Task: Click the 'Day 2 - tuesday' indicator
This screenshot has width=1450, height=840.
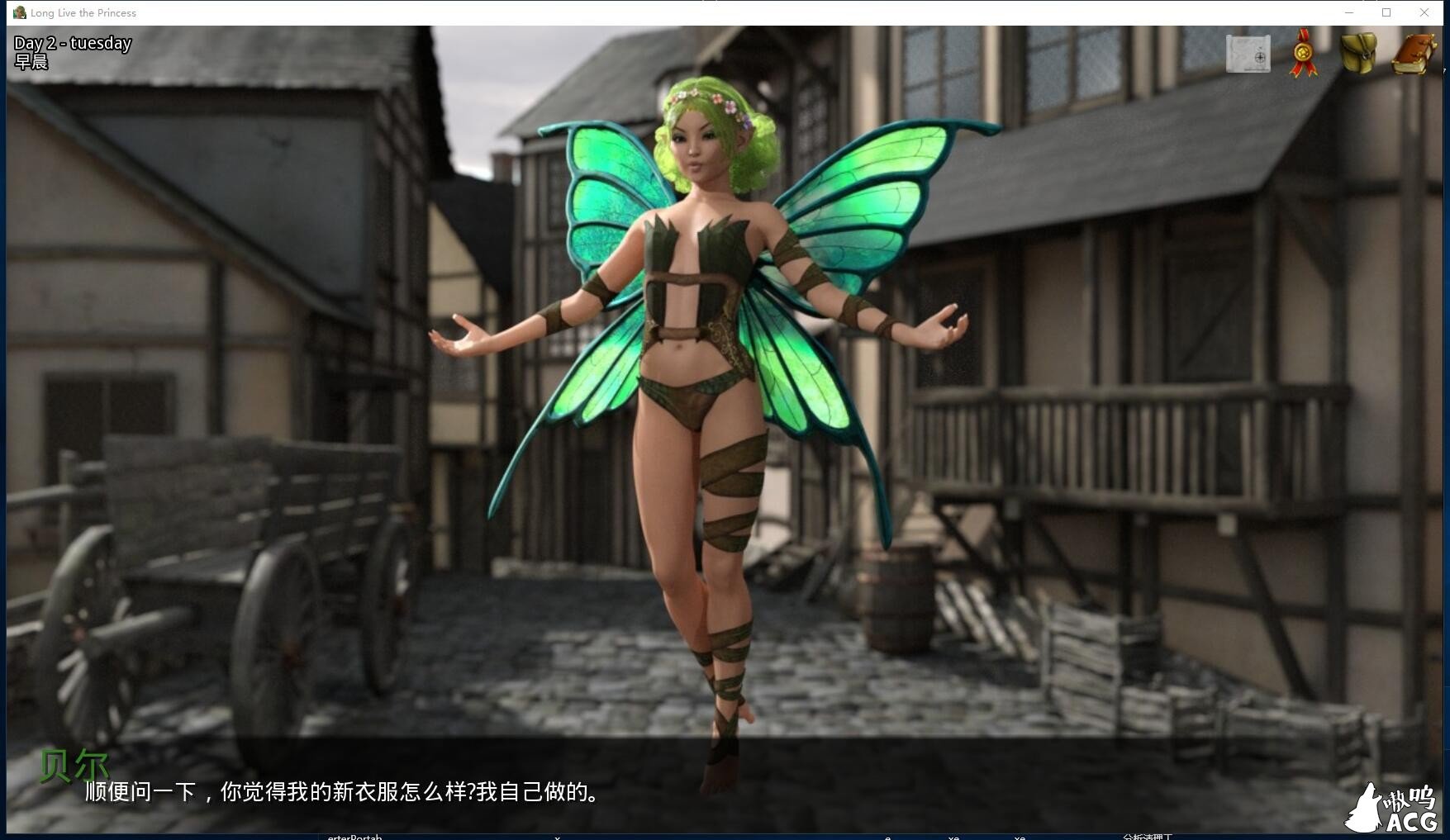Action: (x=73, y=42)
